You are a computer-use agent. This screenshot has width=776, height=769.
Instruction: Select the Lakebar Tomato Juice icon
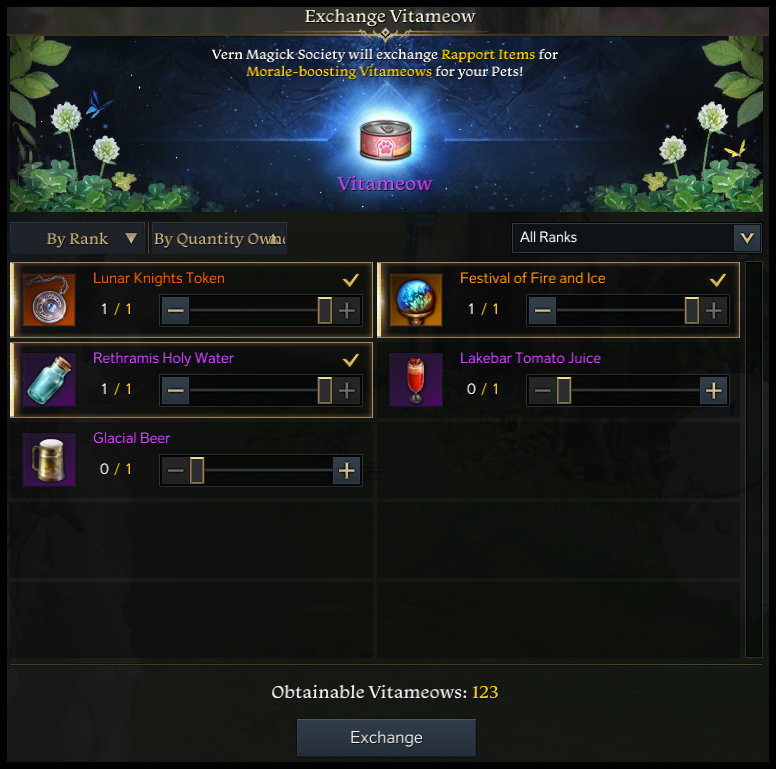pos(416,380)
